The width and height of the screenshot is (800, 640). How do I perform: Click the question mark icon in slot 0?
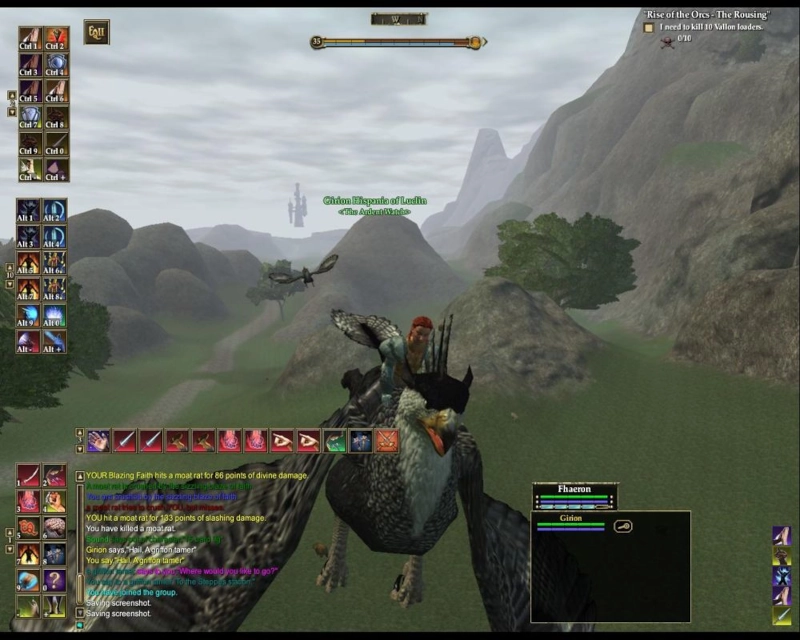[56, 581]
